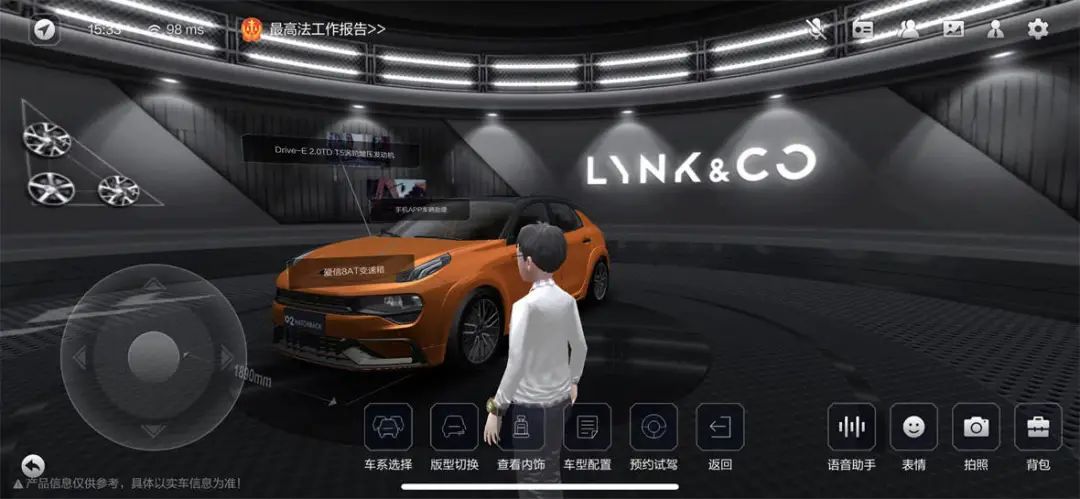This screenshot has height=499, width=1080.
Task: Toggle the muted microphone icon
Action: click(818, 29)
